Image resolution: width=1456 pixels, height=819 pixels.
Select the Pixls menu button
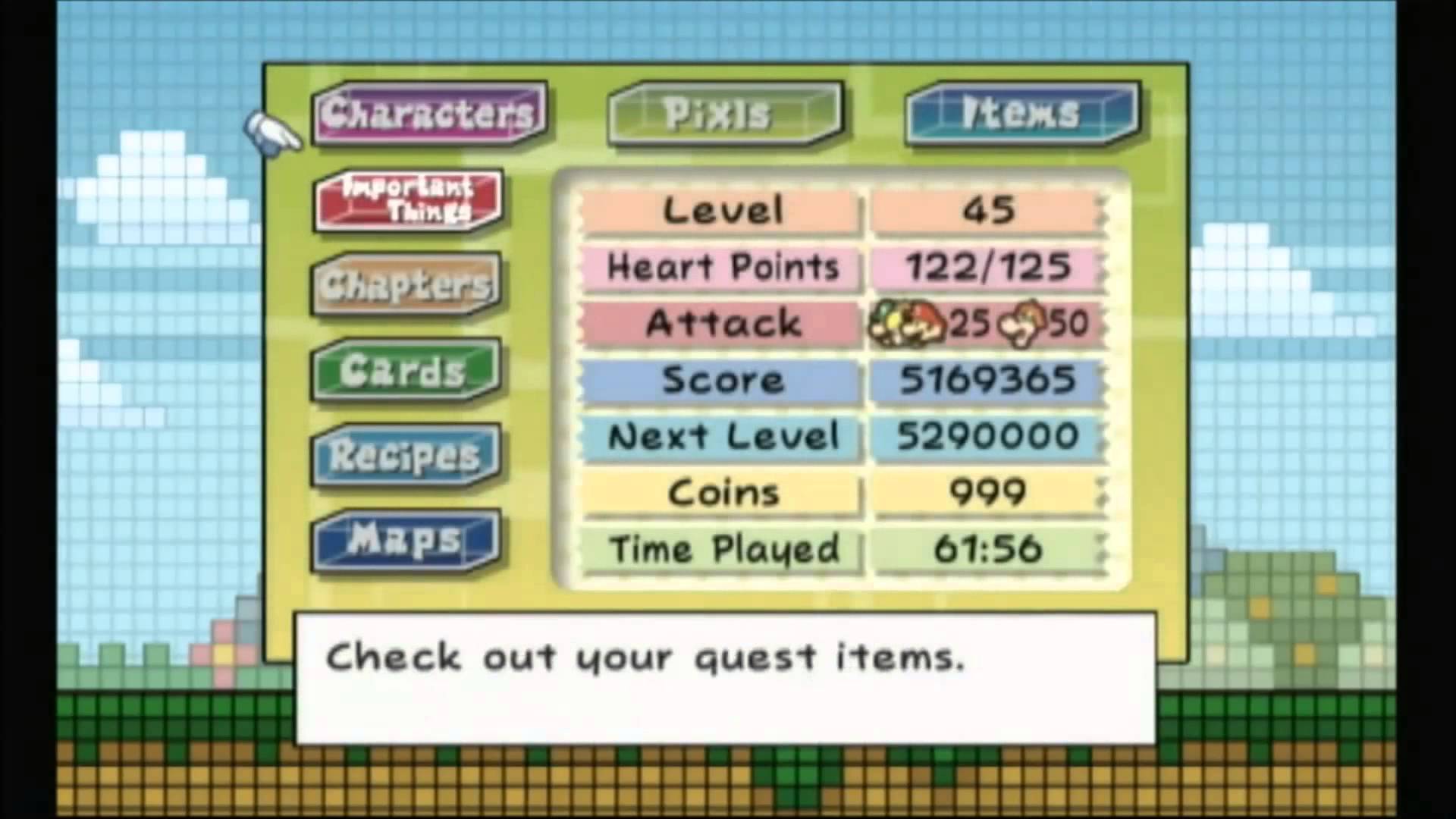pyautogui.click(x=724, y=114)
